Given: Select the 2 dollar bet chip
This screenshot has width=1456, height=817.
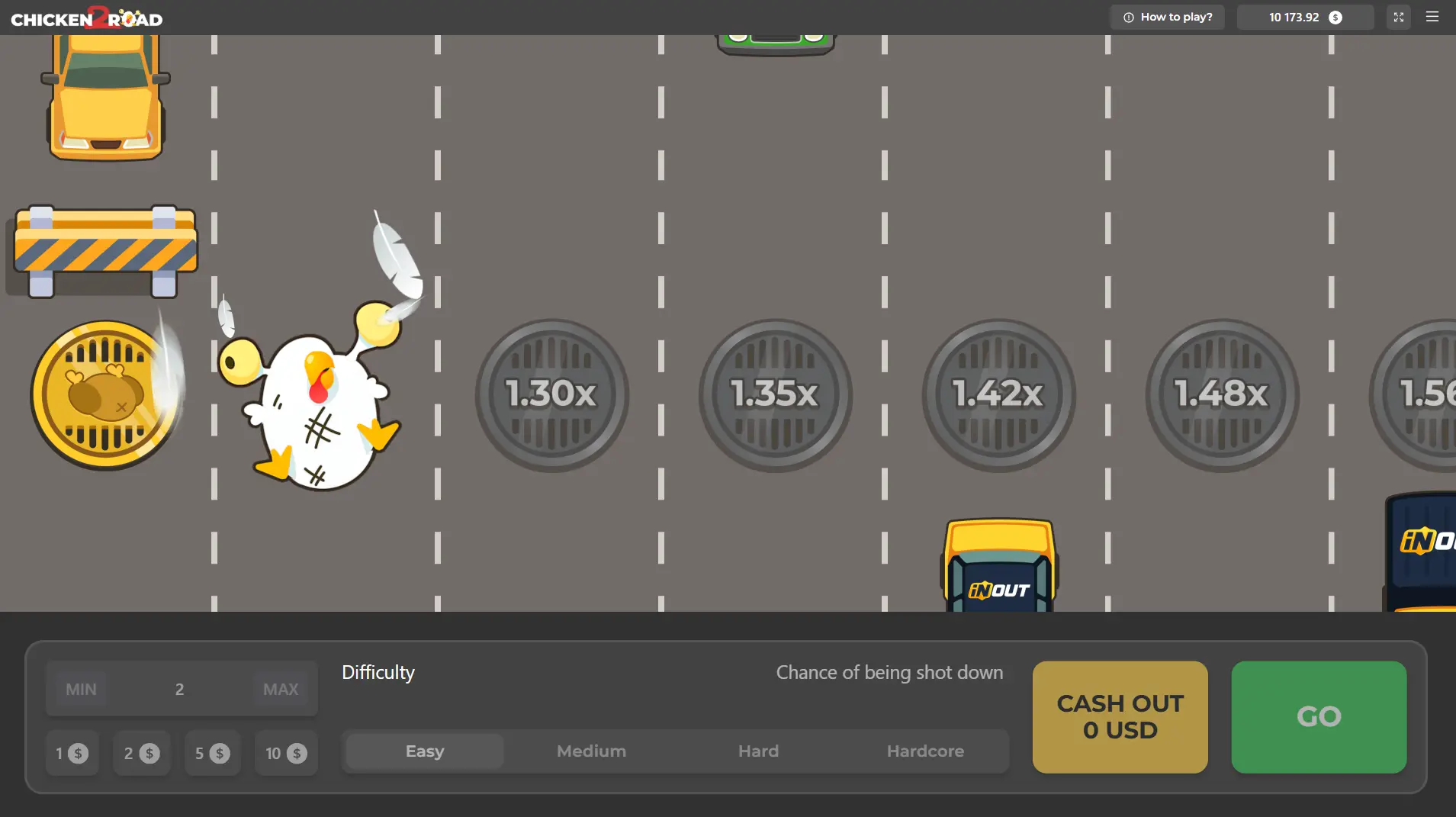Looking at the screenshot, I should pyautogui.click(x=142, y=753).
